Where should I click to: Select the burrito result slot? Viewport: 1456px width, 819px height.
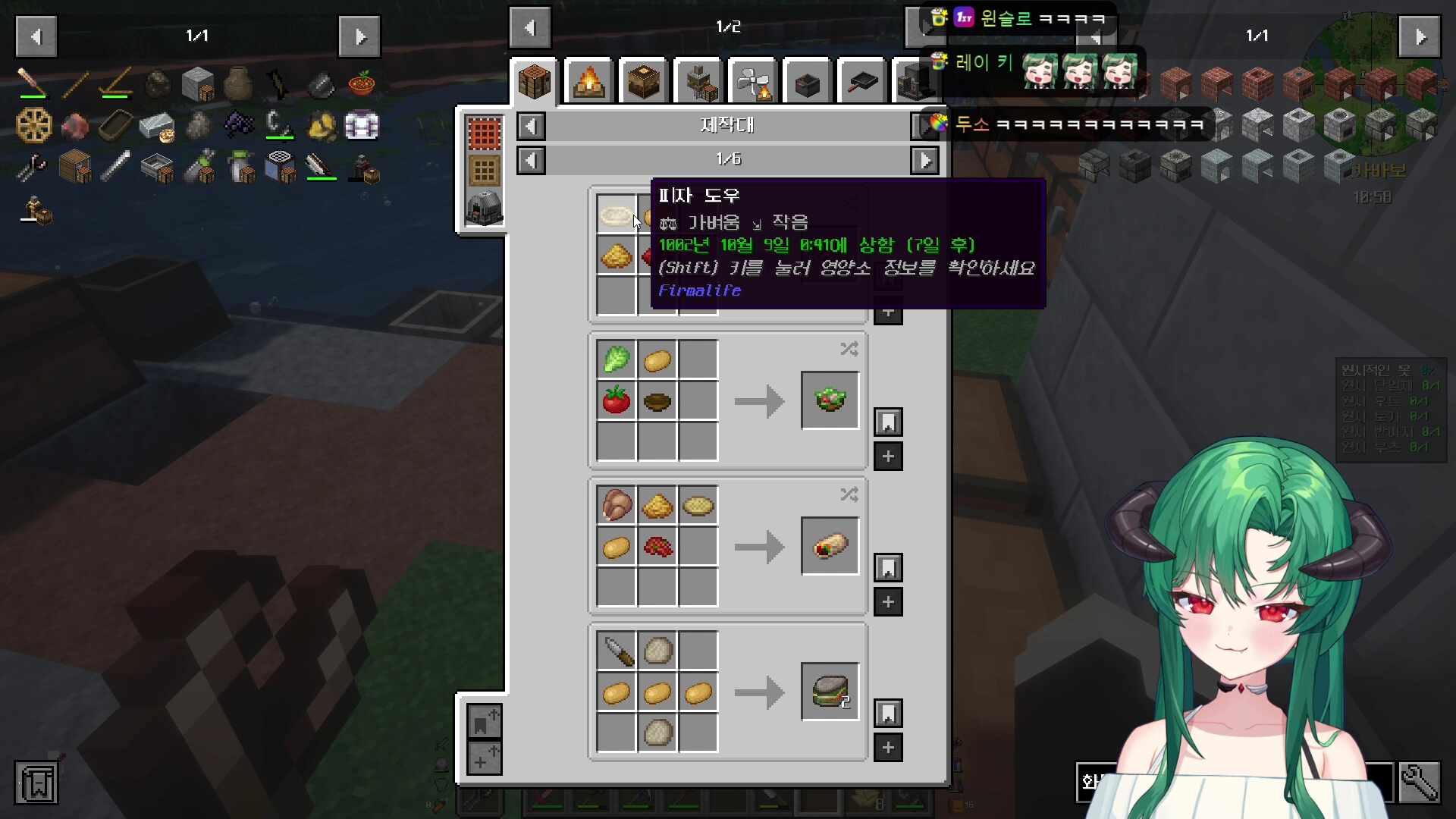(830, 546)
